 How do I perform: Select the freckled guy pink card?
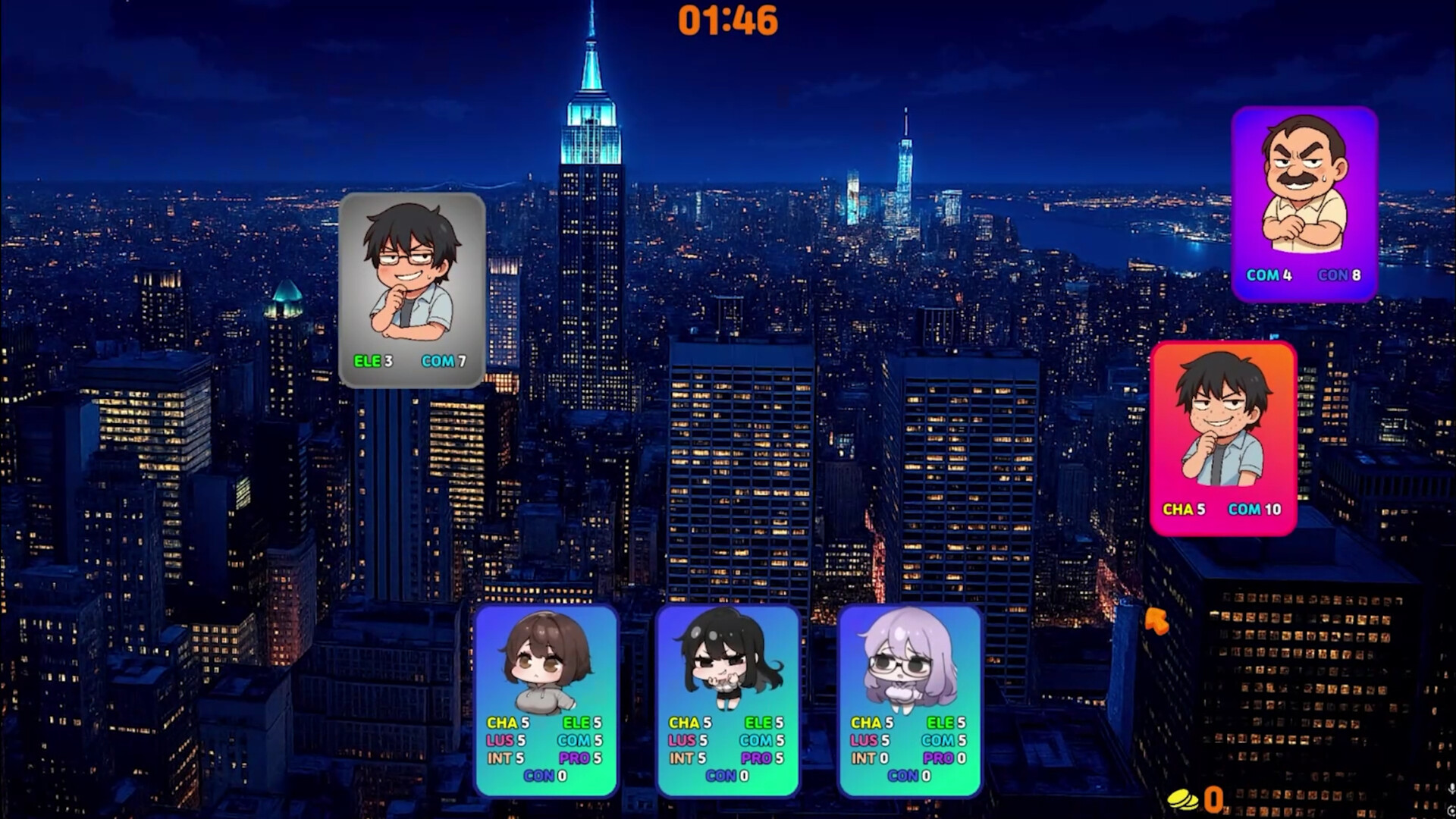point(1223,438)
